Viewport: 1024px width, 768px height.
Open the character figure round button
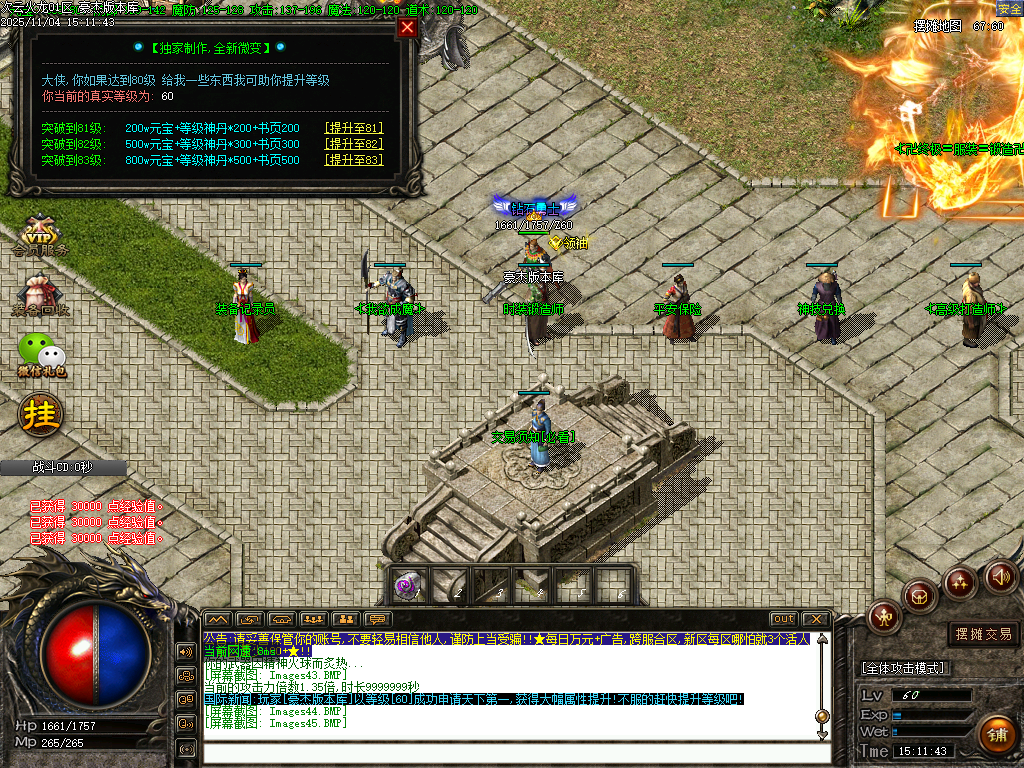[884, 616]
